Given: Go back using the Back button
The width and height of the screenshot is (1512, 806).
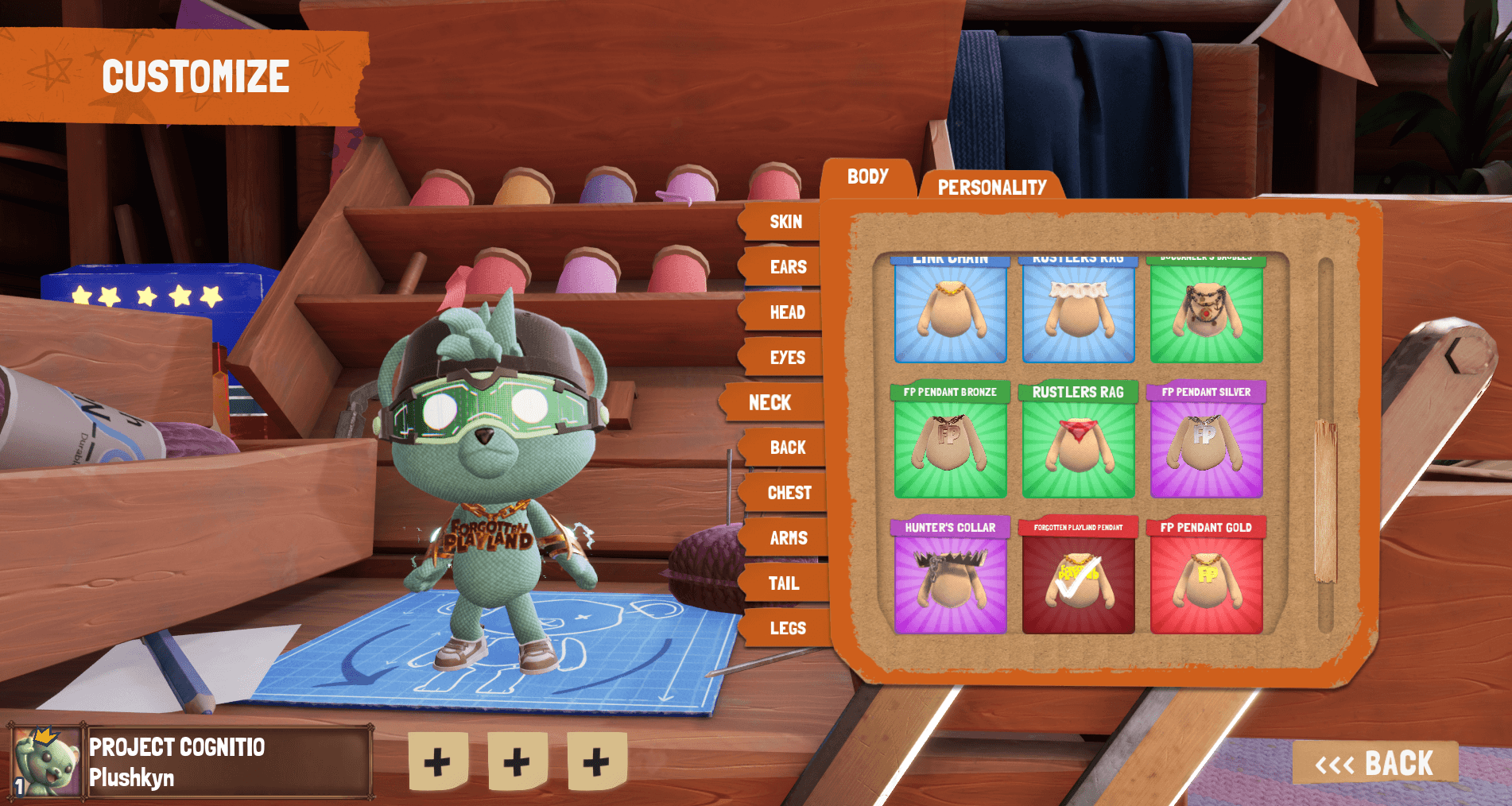Looking at the screenshot, I should tap(1374, 763).
